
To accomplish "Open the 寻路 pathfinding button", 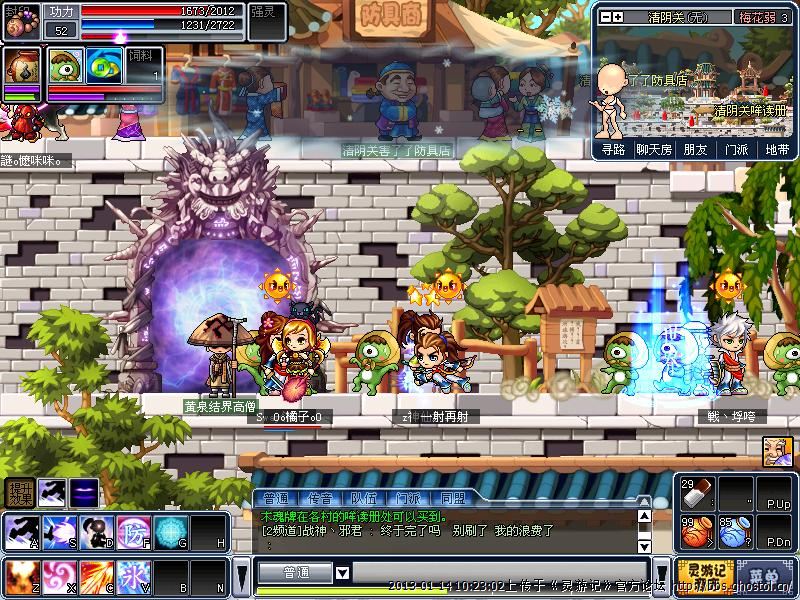I will point(614,149).
